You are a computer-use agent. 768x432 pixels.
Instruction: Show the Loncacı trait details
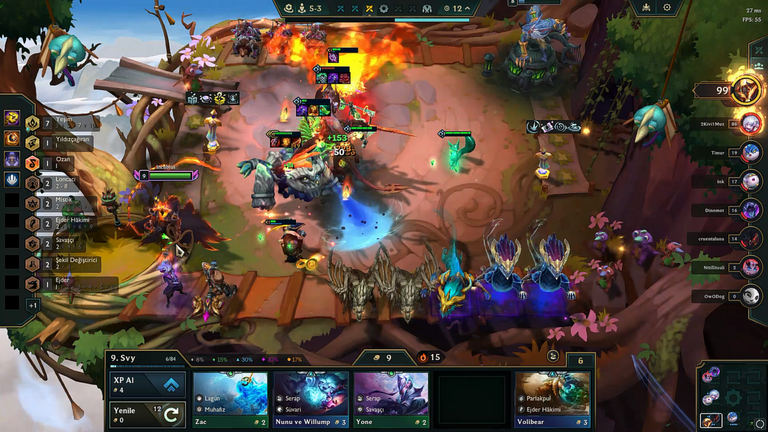58,183
